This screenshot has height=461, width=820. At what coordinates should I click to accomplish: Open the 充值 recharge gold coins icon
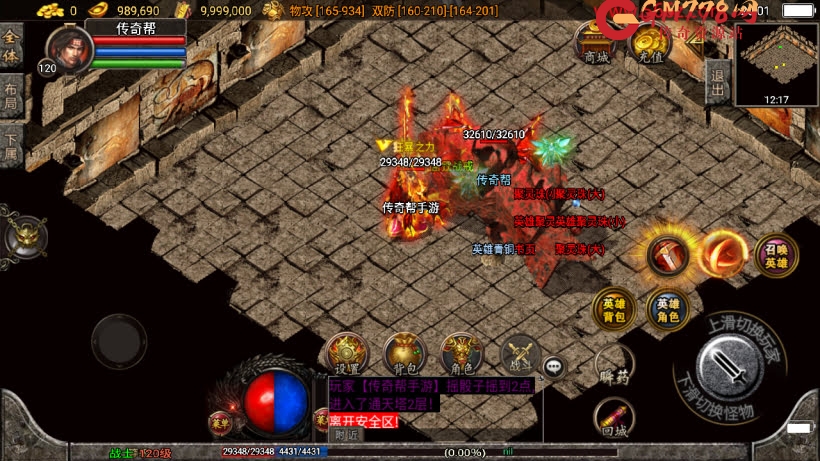pos(651,44)
